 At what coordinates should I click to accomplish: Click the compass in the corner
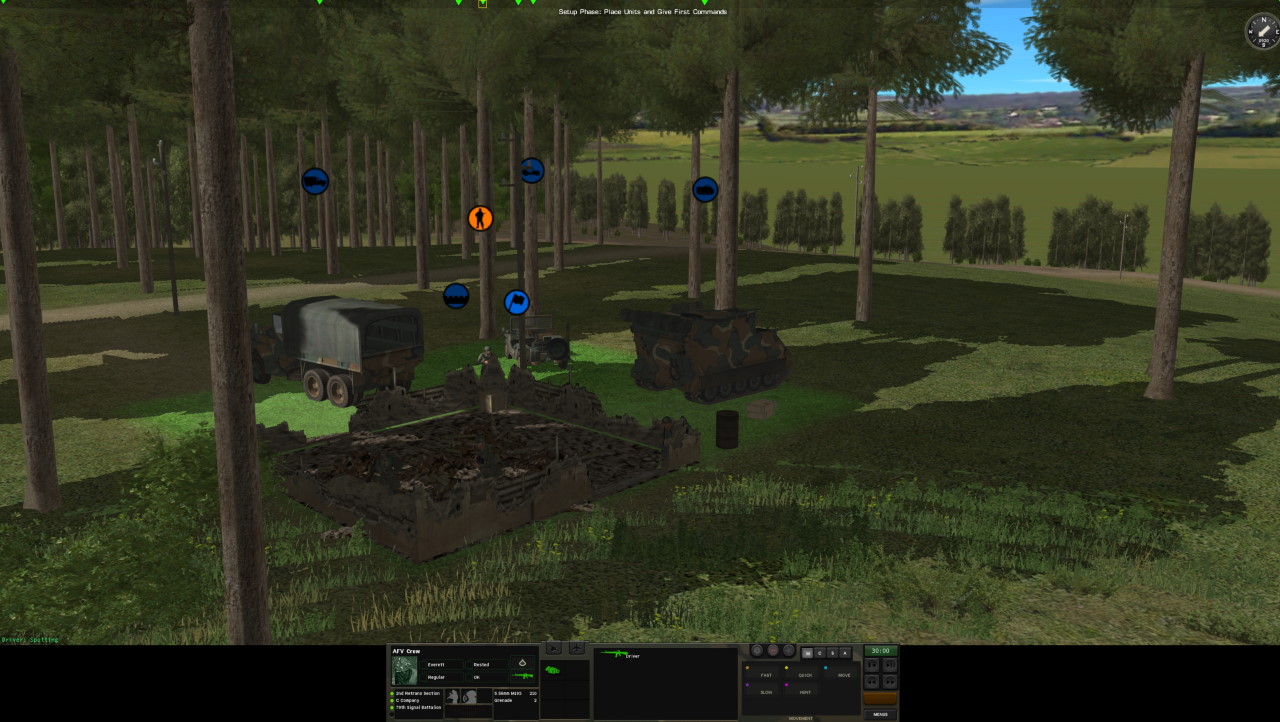coord(1261,31)
